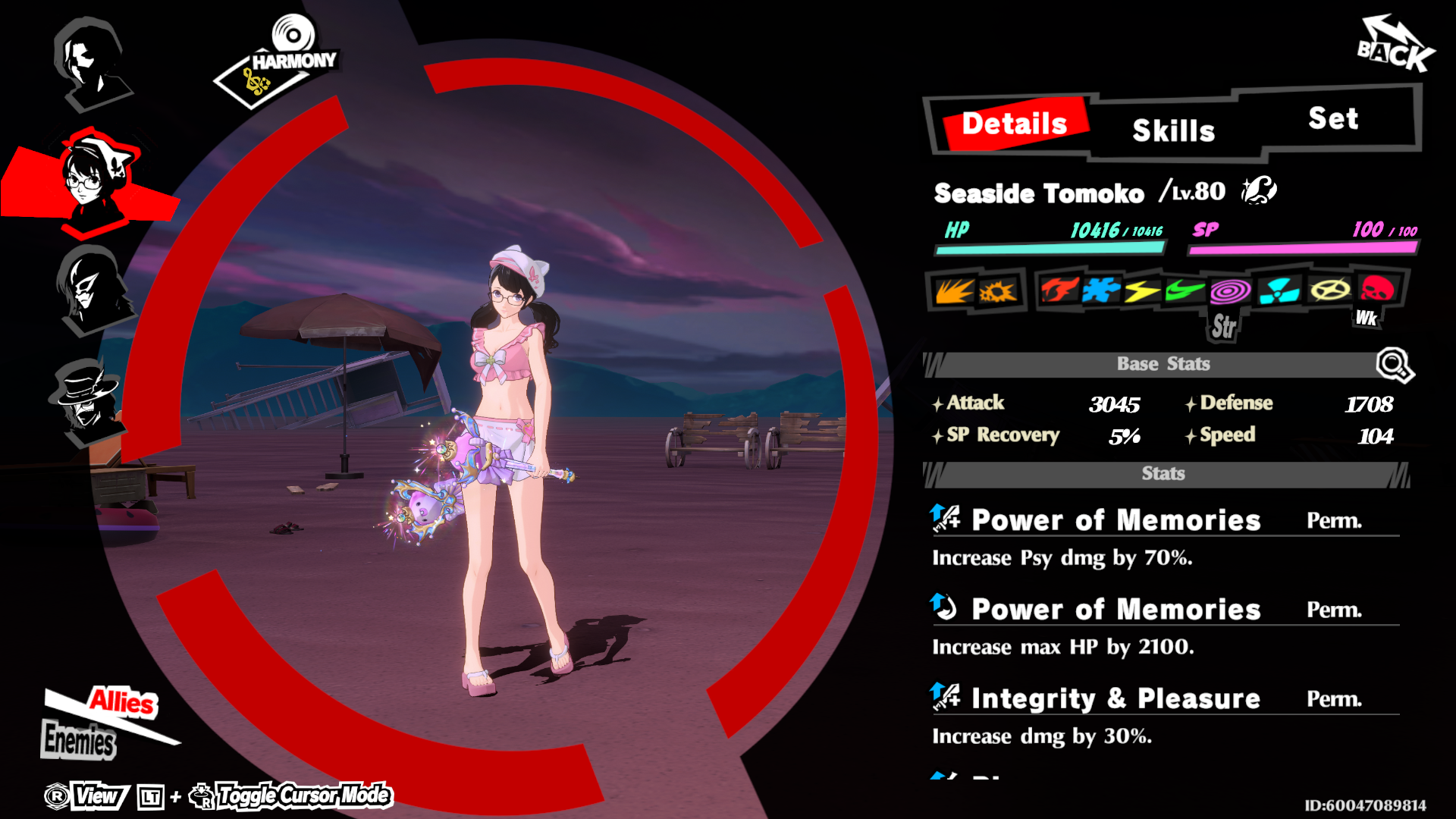Pick the masked character portrait

[93, 290]
